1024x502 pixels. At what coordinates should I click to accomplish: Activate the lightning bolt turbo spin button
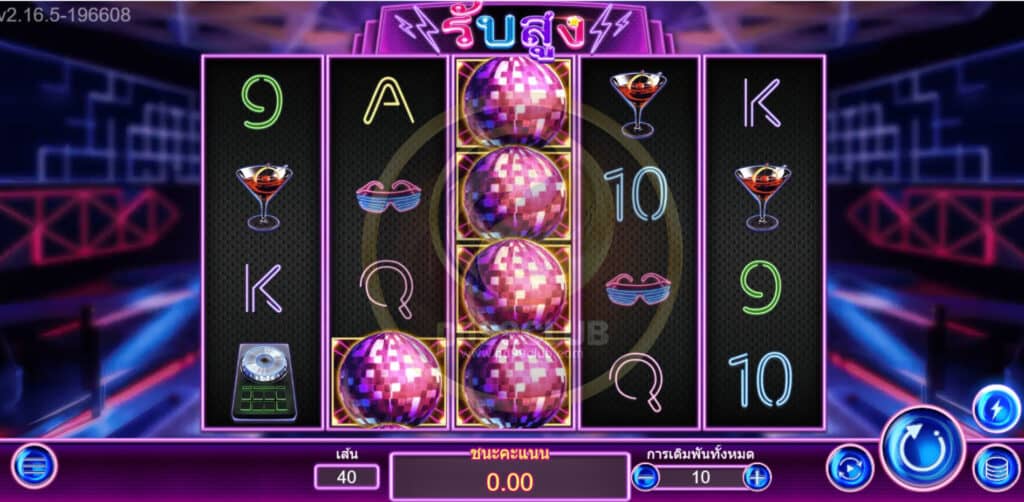click(x=995, y=408)
